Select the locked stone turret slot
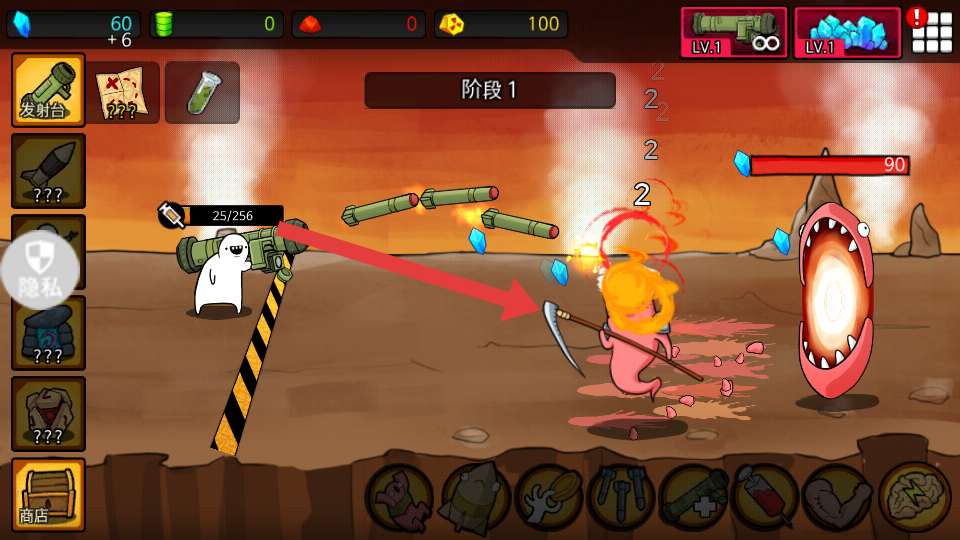Screen dimensions: 960x540 (x=48, y=333)
